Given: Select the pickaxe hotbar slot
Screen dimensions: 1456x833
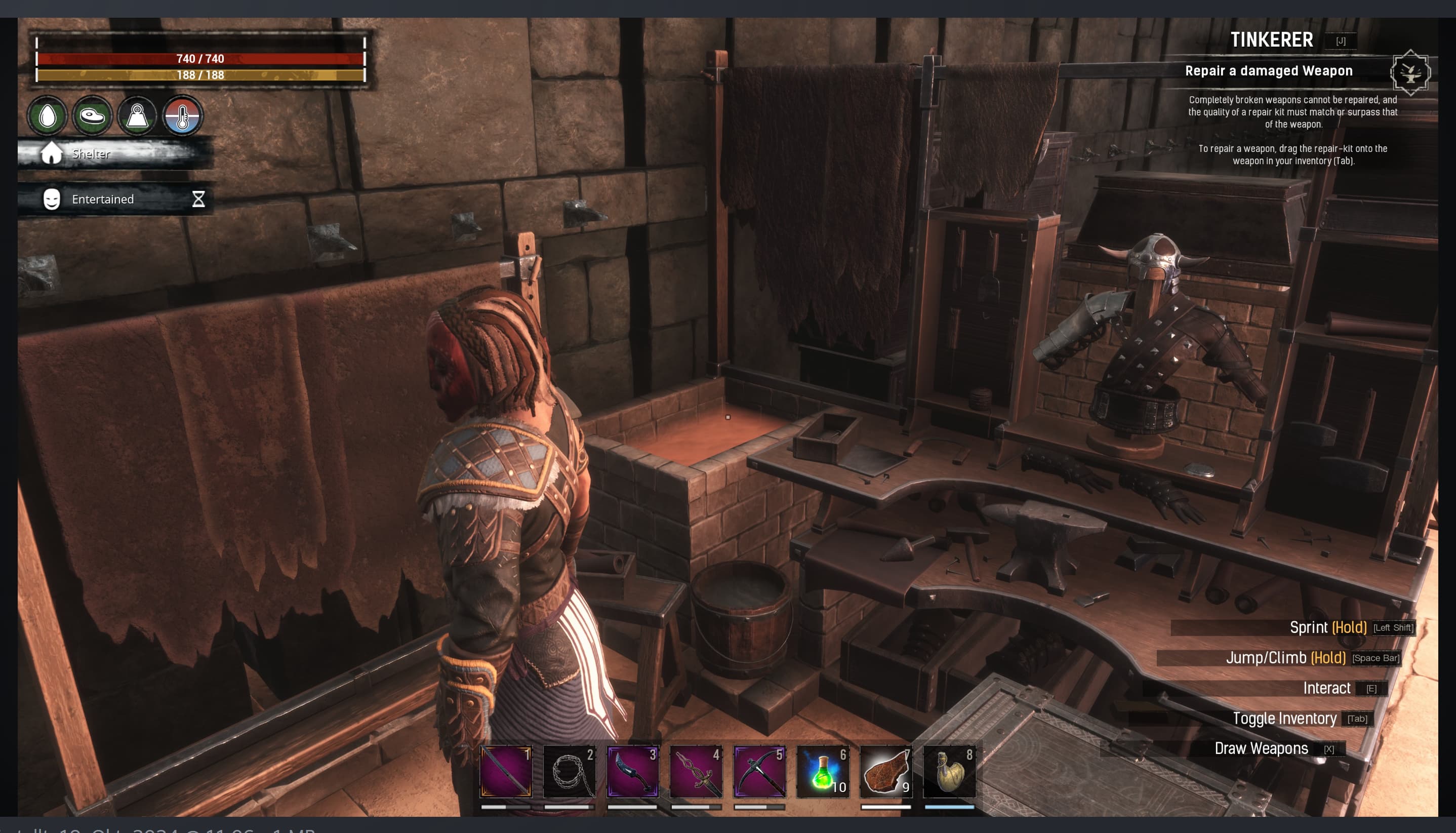Looking at the screenshot, I should coord(759,771).
